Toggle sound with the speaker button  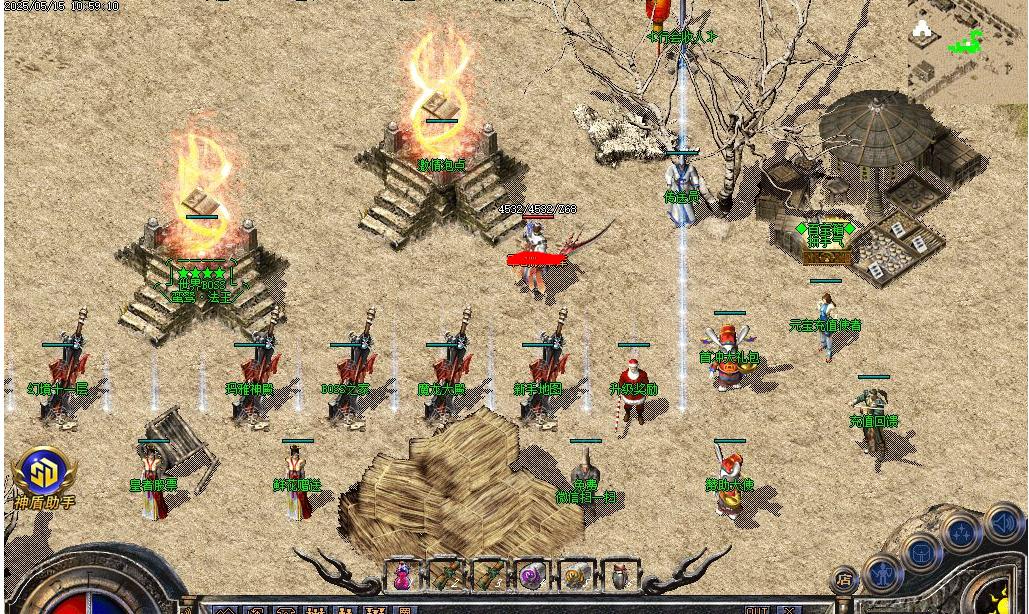[x=1003, y=522]
